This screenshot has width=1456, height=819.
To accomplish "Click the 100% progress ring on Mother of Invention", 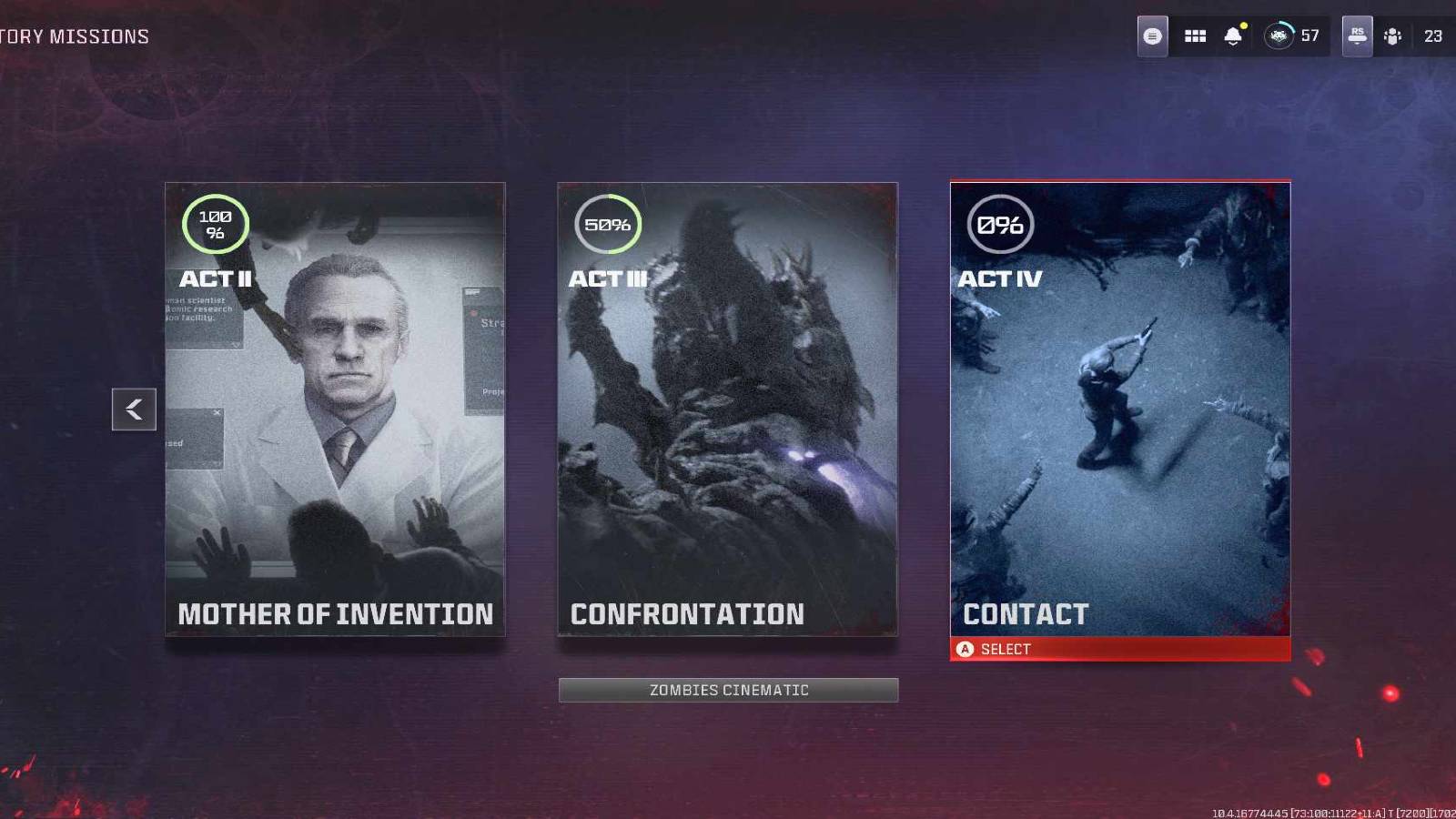I will click(x=217, y=223).
